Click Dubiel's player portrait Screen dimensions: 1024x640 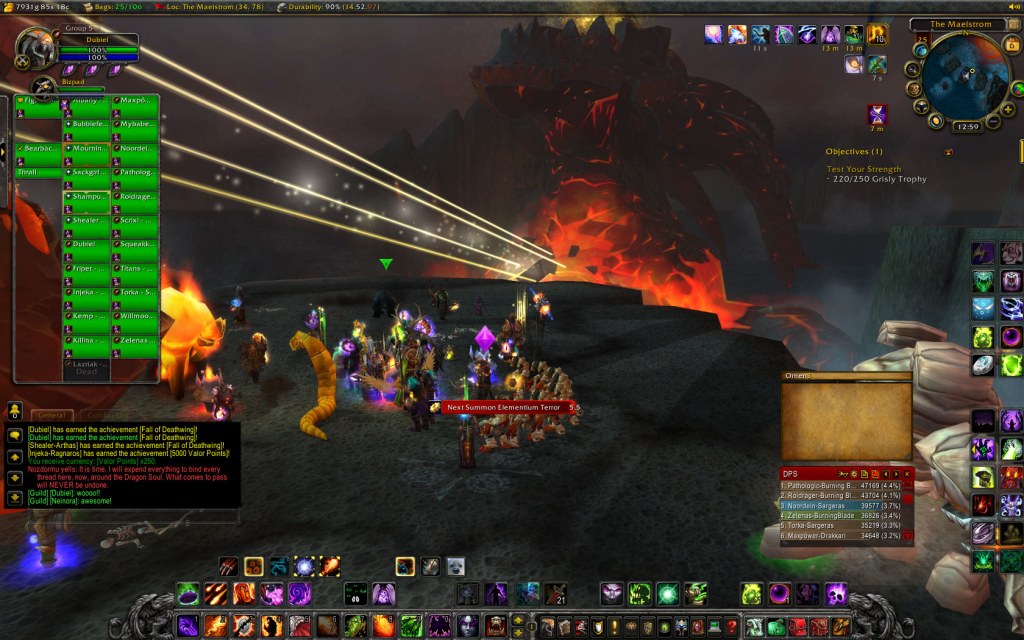34,50
